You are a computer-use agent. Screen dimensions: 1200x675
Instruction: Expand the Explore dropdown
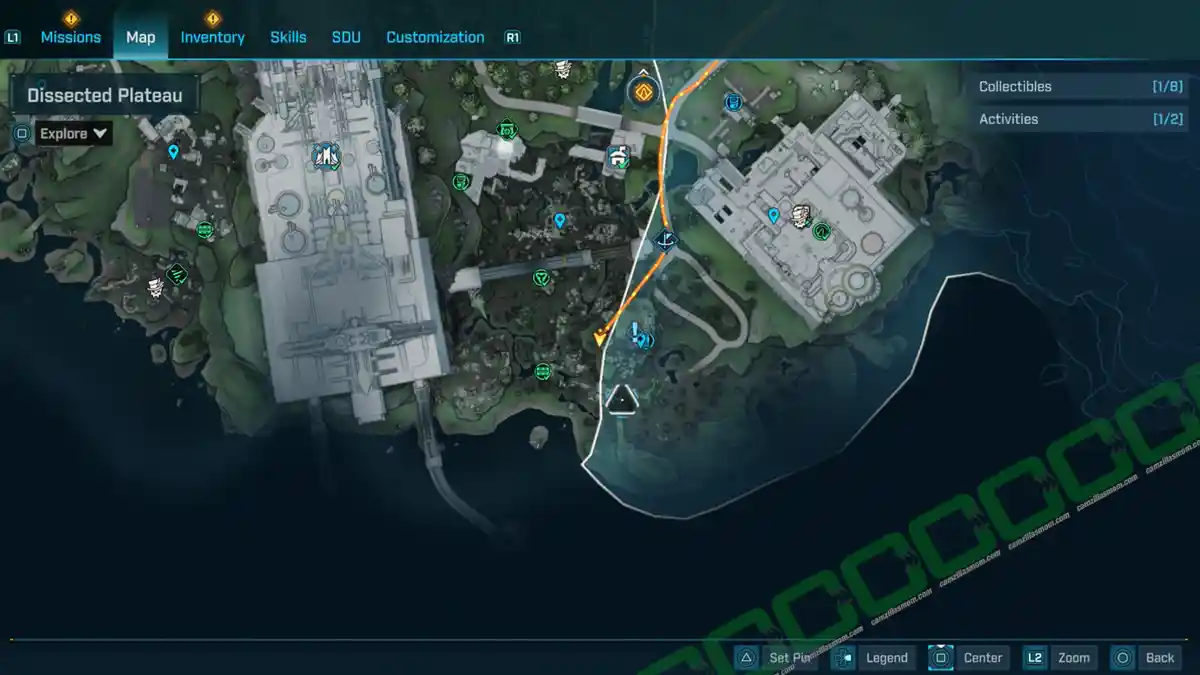coord(75,133)
